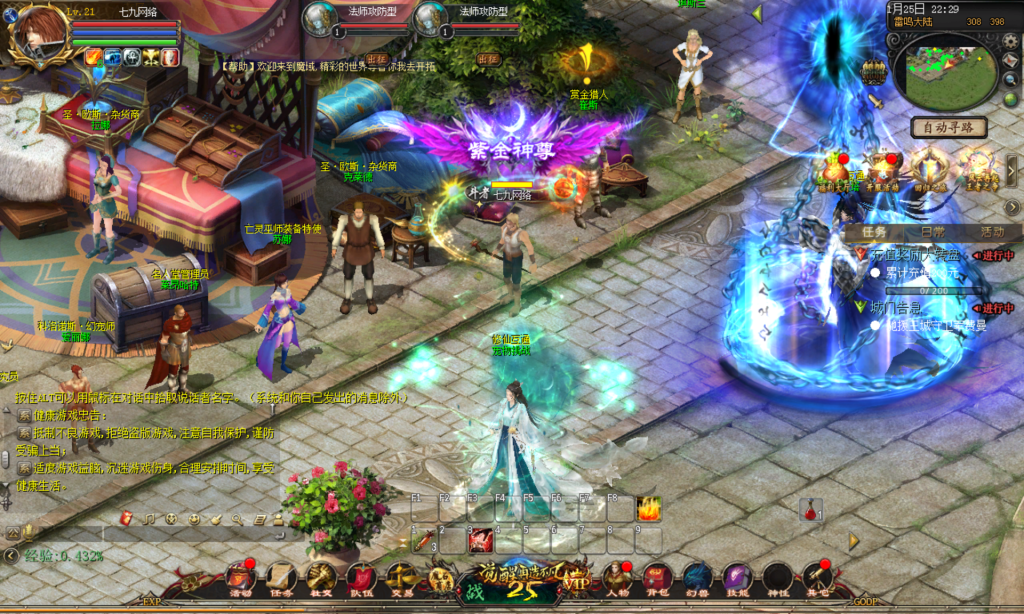Image resolution: width=1024 pixels, height=614 pixels.
Task: Open the 交易 trade menu
Action: [x=401, y=577]
